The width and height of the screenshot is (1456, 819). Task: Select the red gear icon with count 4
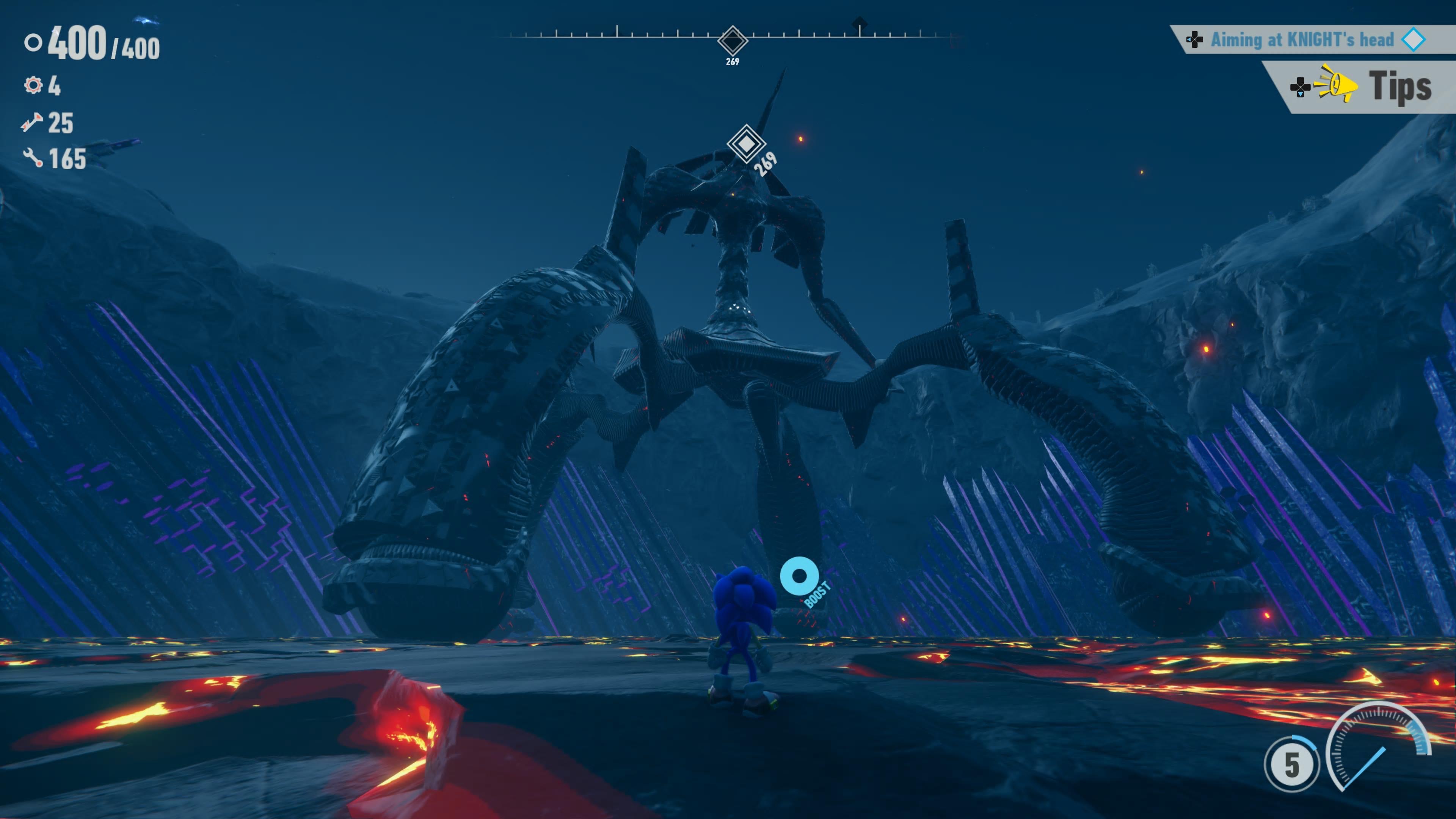[34, 85]
